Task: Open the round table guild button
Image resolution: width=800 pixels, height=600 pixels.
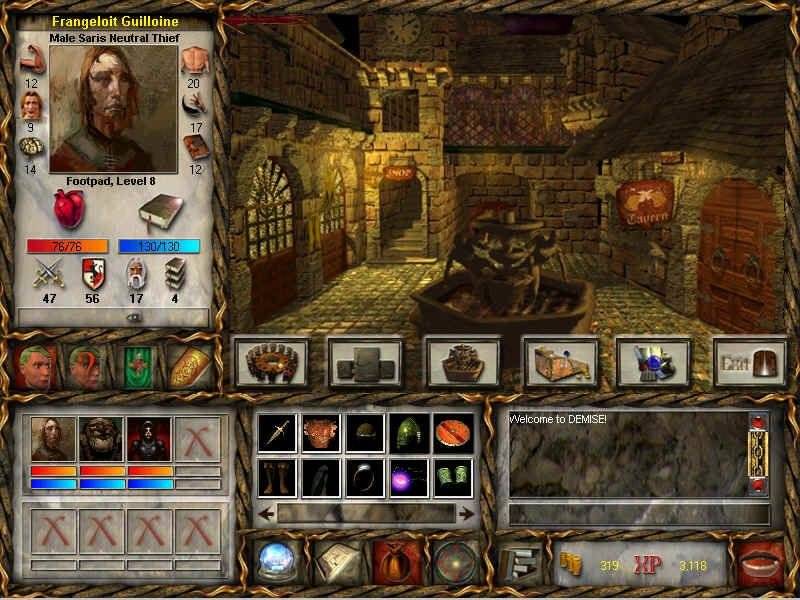Action: 270,361
